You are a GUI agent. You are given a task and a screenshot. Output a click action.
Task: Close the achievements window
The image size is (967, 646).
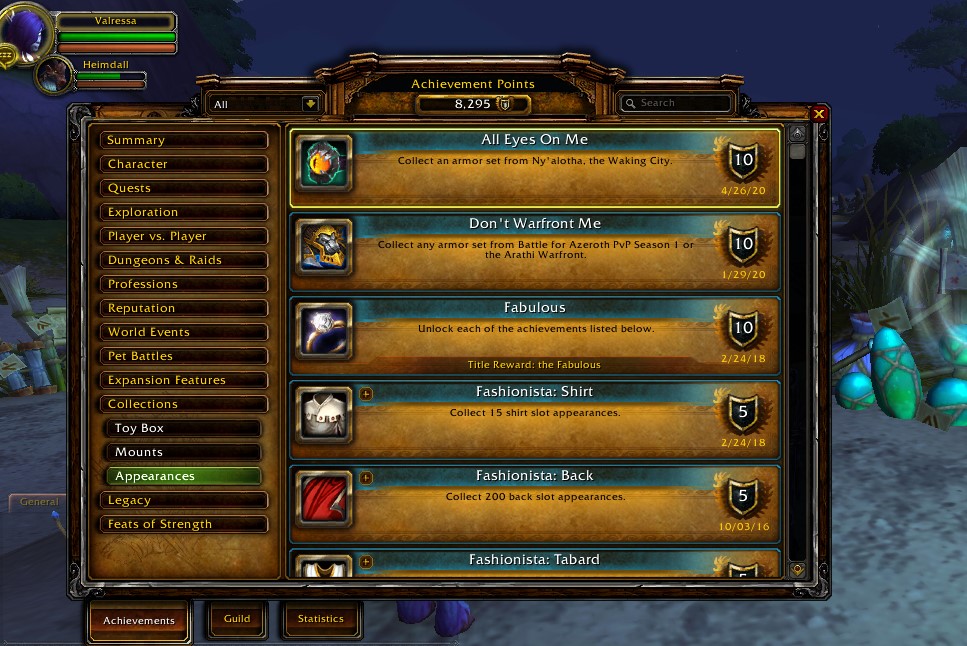pyautogui.click(x=819, y=114)
